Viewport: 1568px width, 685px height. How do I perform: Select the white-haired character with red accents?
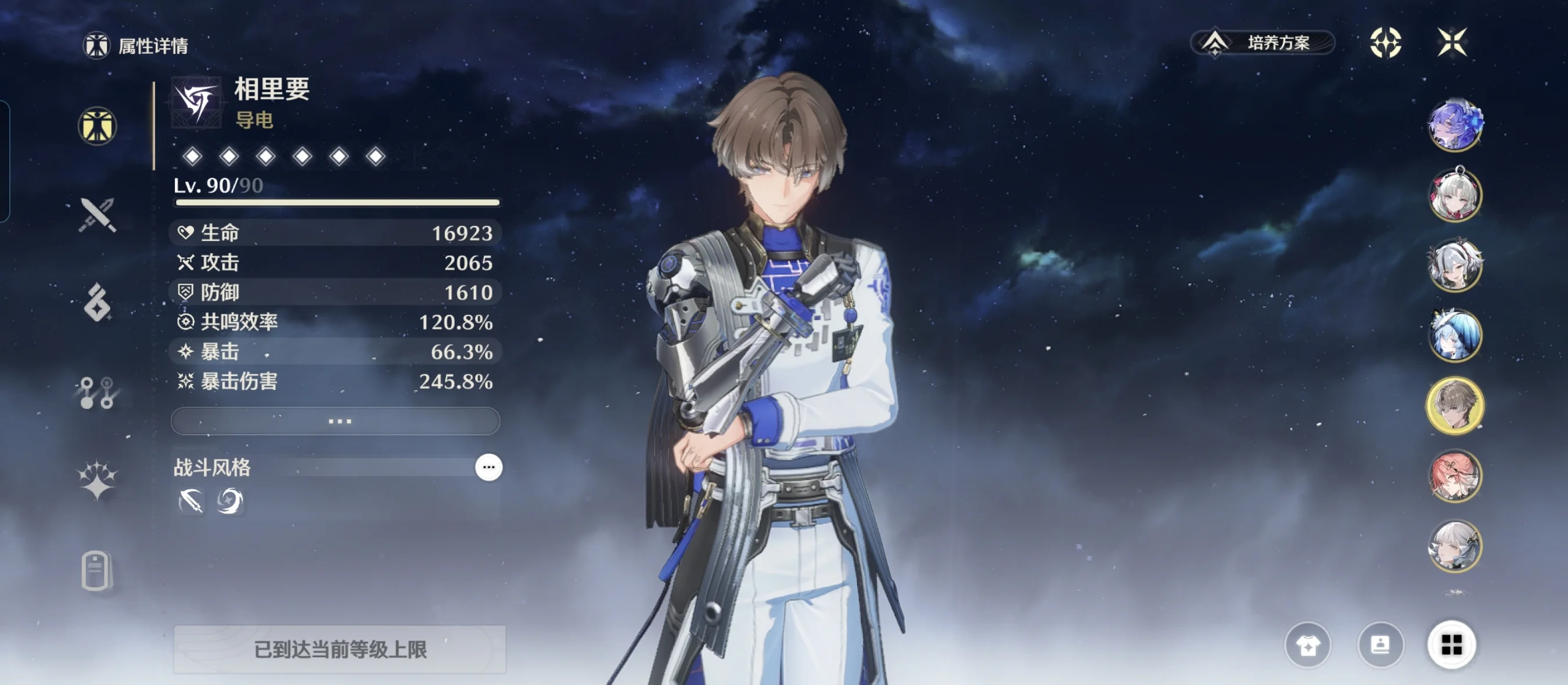(x=1455, y=195)
